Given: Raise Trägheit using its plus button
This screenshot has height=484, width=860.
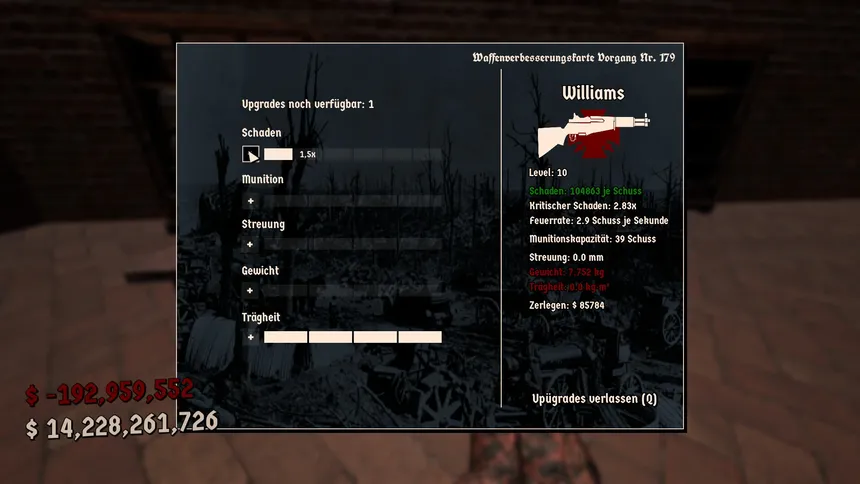Looking at the screenshot, I should 250,337.
